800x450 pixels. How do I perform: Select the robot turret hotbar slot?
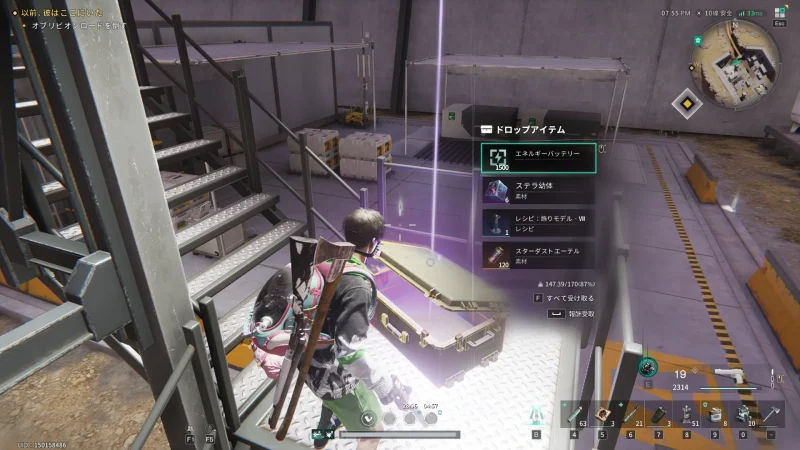click(742, 413)
